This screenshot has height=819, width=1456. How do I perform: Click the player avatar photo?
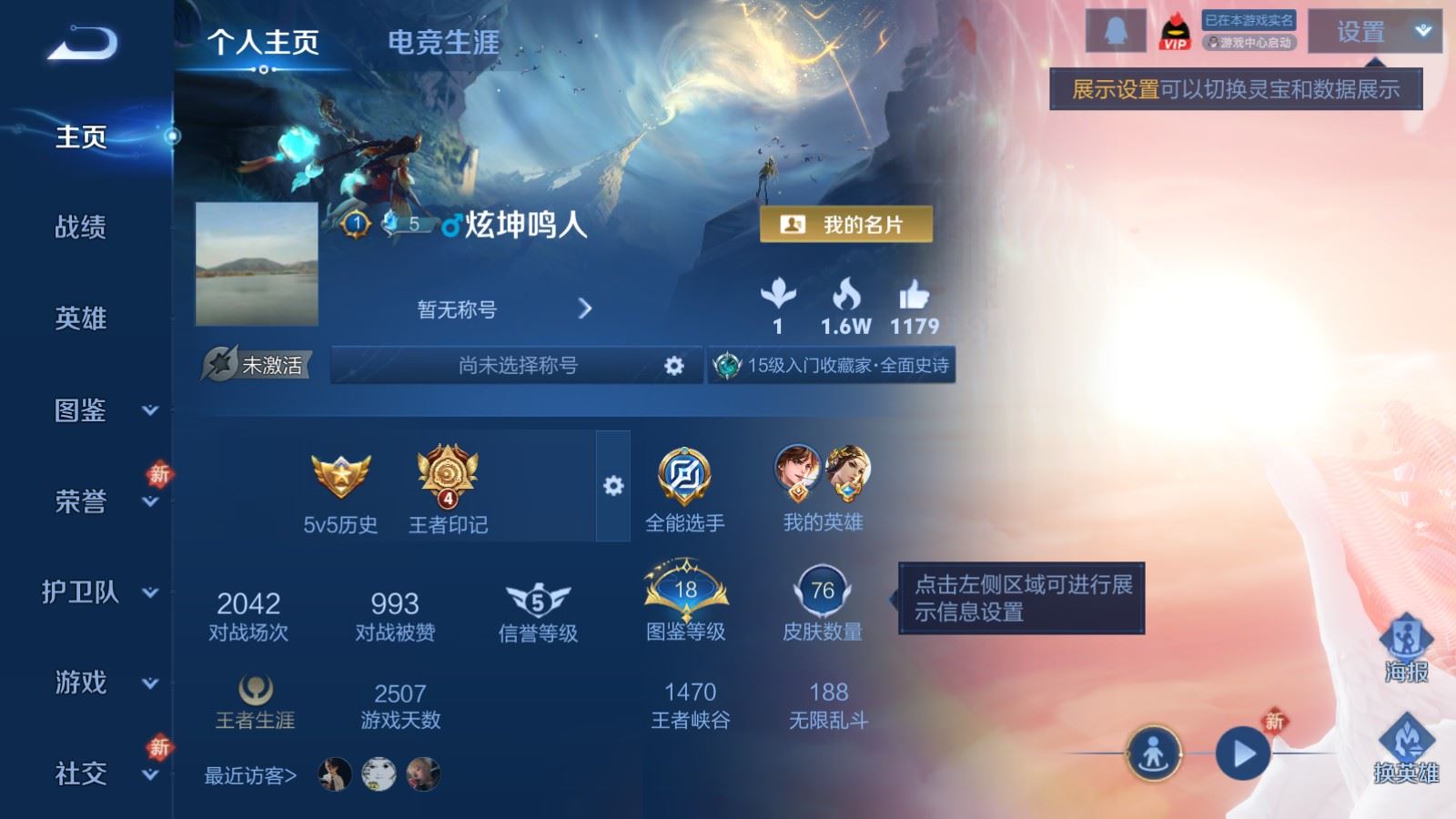coord(257,264)
